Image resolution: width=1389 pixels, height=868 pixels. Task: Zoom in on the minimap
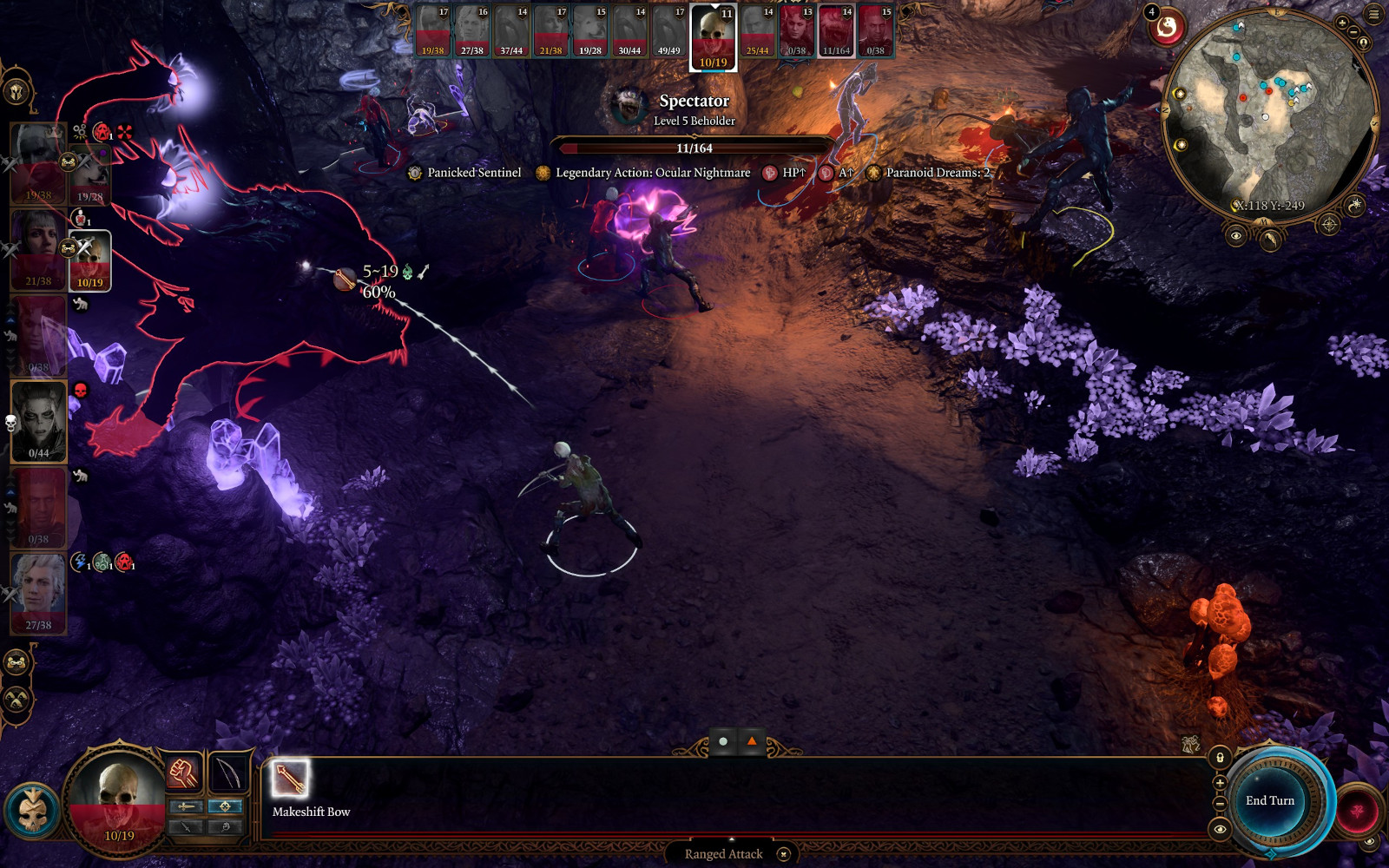tap(1342, 23)
